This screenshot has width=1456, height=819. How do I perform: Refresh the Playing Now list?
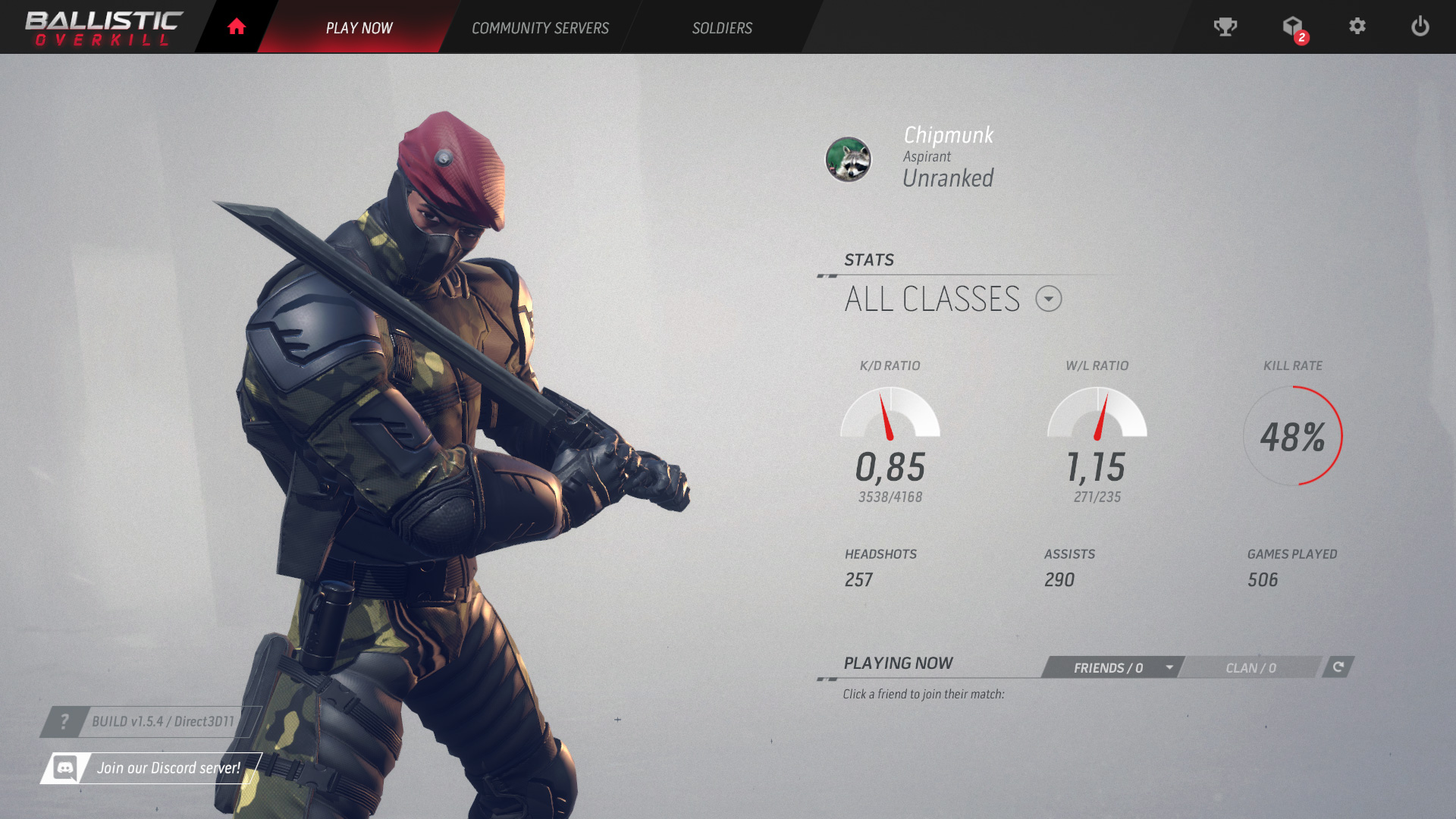click(1338, 668)
